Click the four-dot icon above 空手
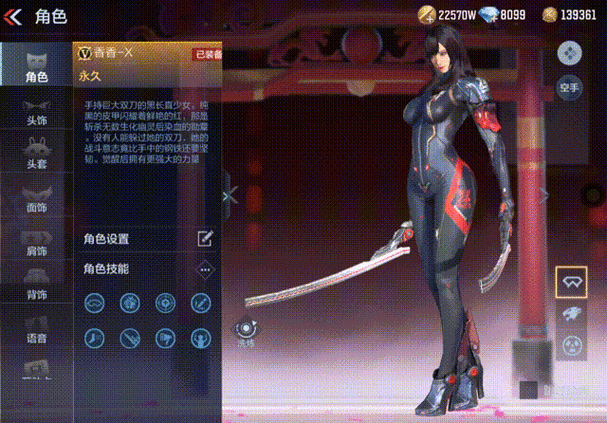The height and width of the screenshot is (423, 607). [x=569, y=52]
